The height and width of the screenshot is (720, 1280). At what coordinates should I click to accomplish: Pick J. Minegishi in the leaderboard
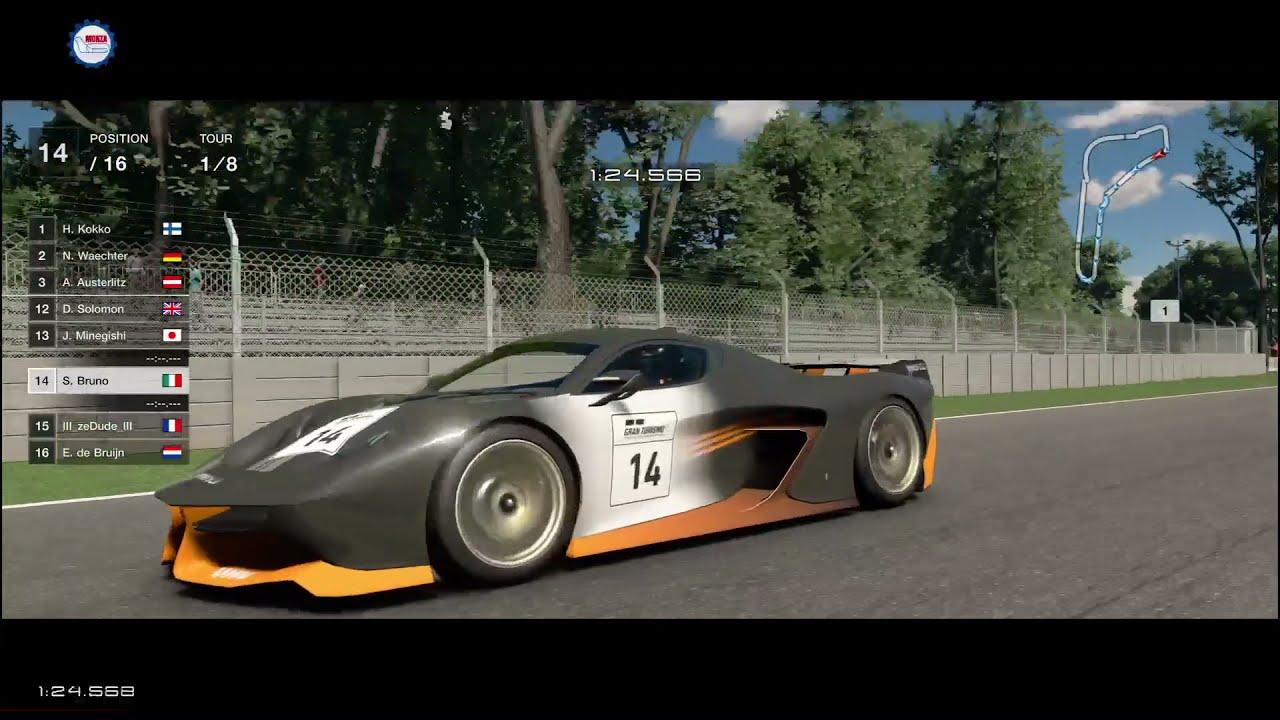pos(108,336)
